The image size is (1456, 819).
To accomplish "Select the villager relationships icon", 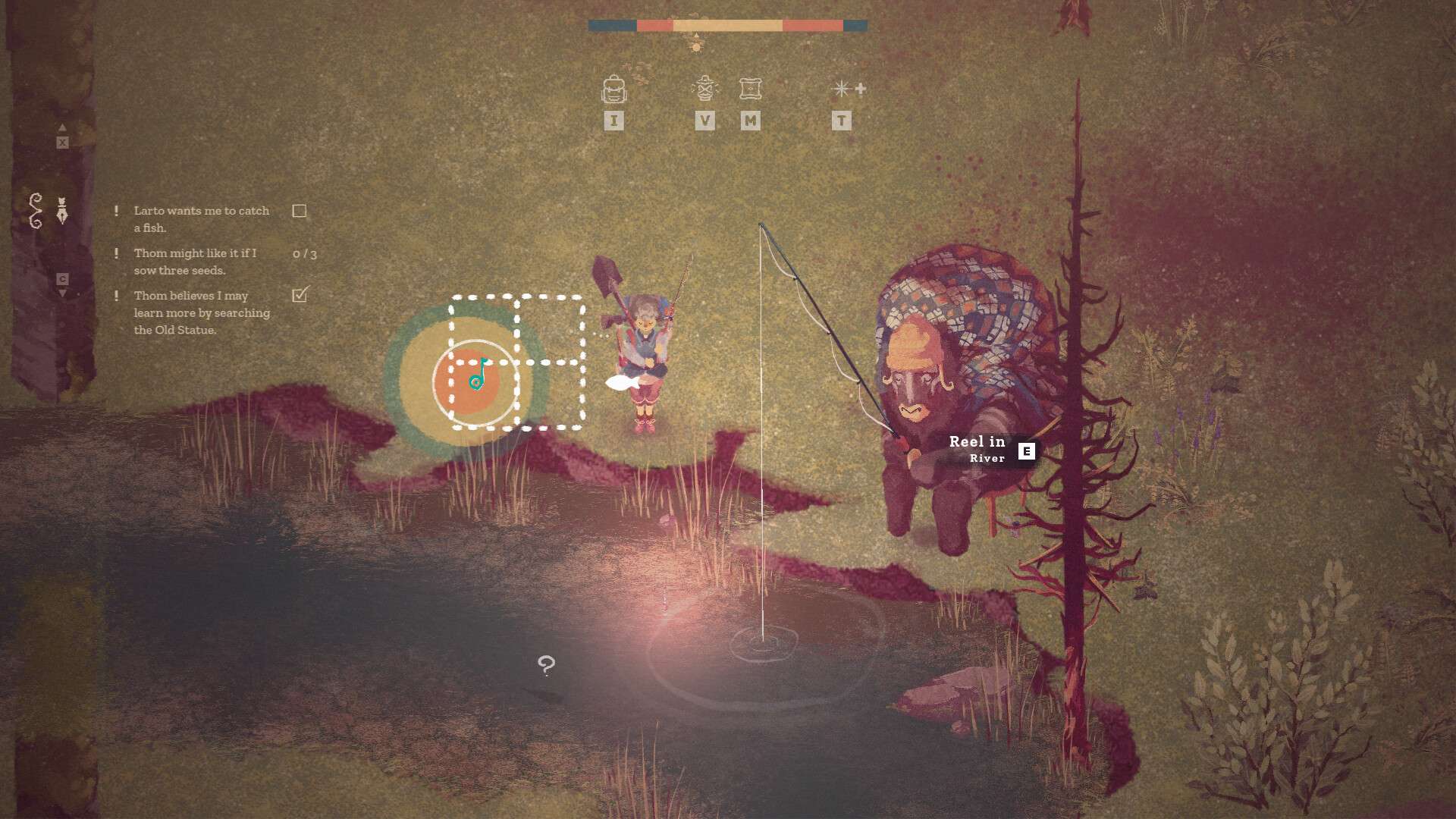I will (705, 88).
